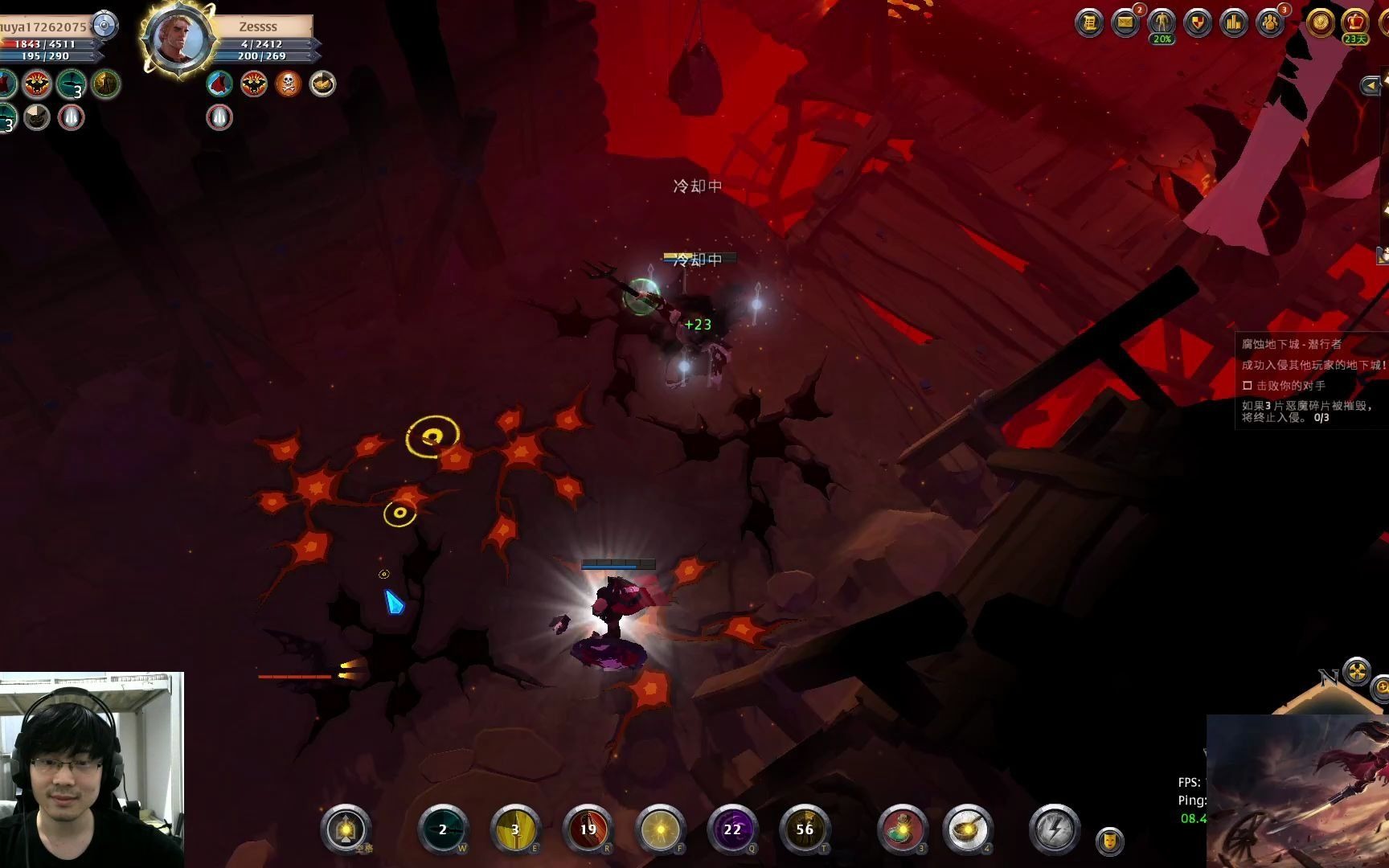Eat the food bowl in slot 4
The width and height of the screenshot is (1389, 868).
[x=968, y=829]
